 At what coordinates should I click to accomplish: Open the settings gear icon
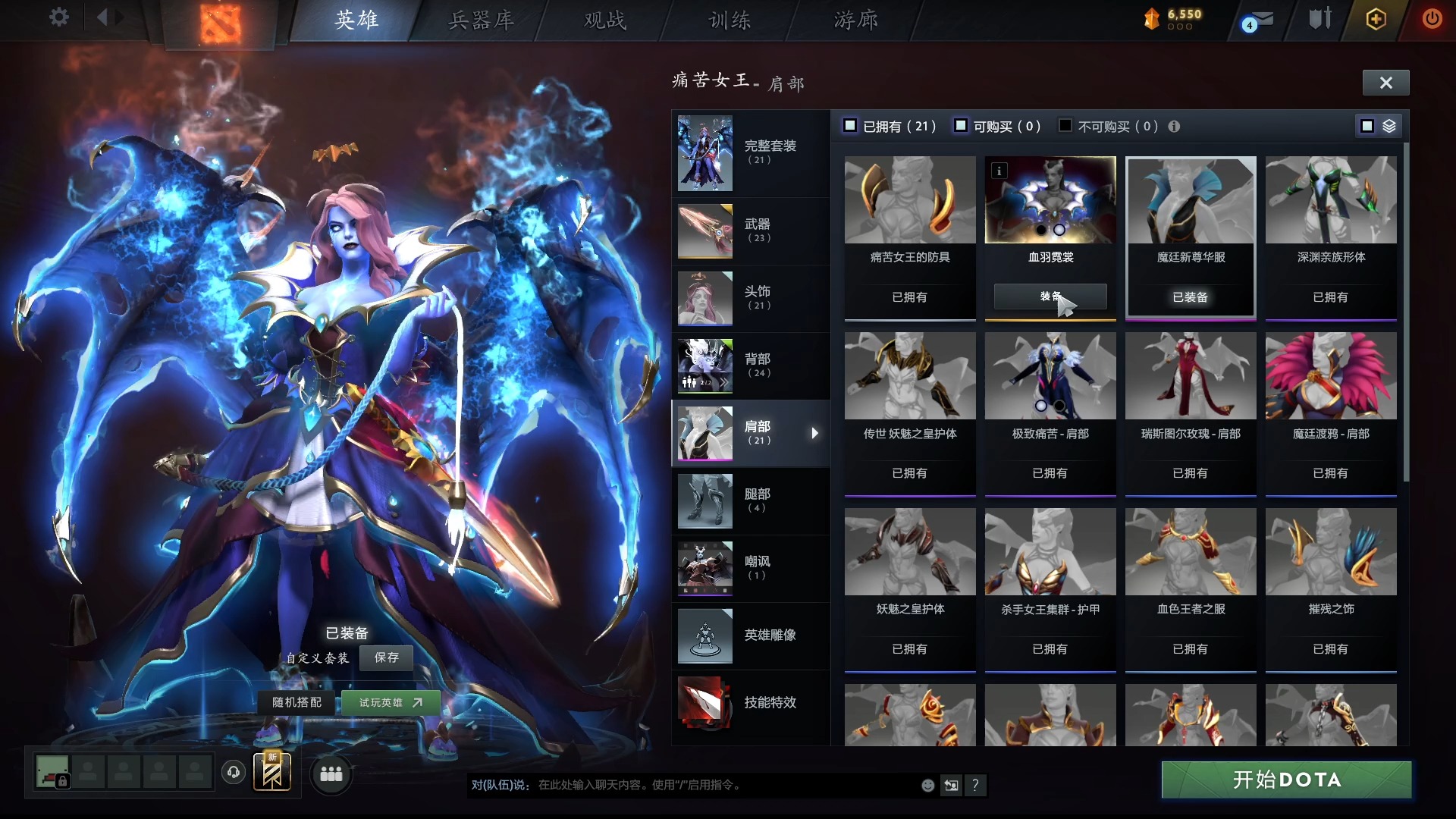(58, 17)
